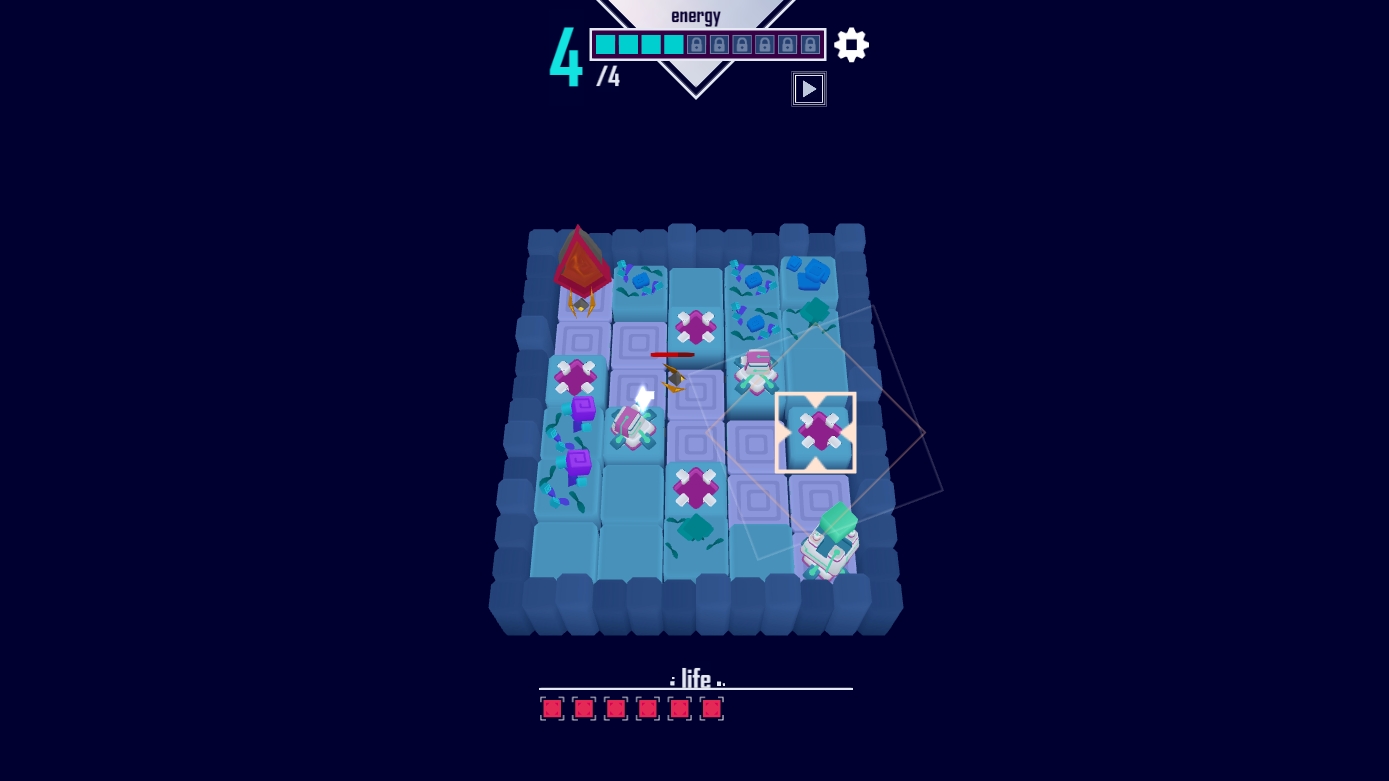Select the pink turret on the right side
This screenshot has height=781, width=1389.
click(x=754, y=372)
